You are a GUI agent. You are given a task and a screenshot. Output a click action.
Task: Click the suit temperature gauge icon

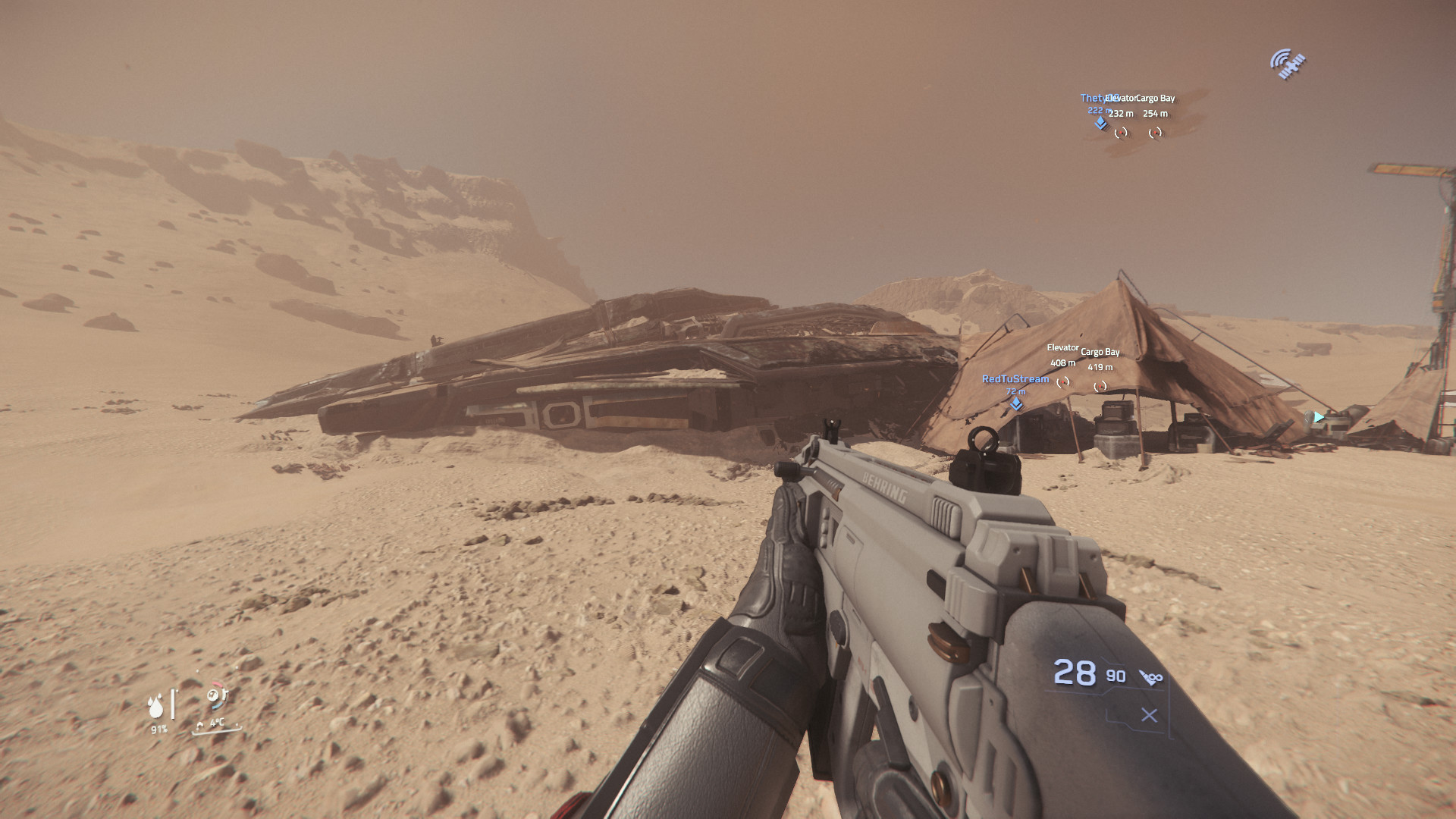216,695
